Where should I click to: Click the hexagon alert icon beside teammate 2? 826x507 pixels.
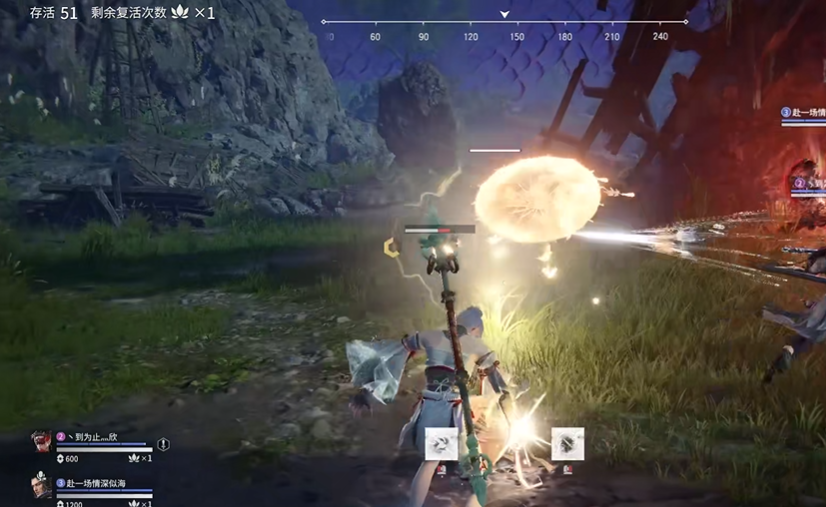(163, 444)
